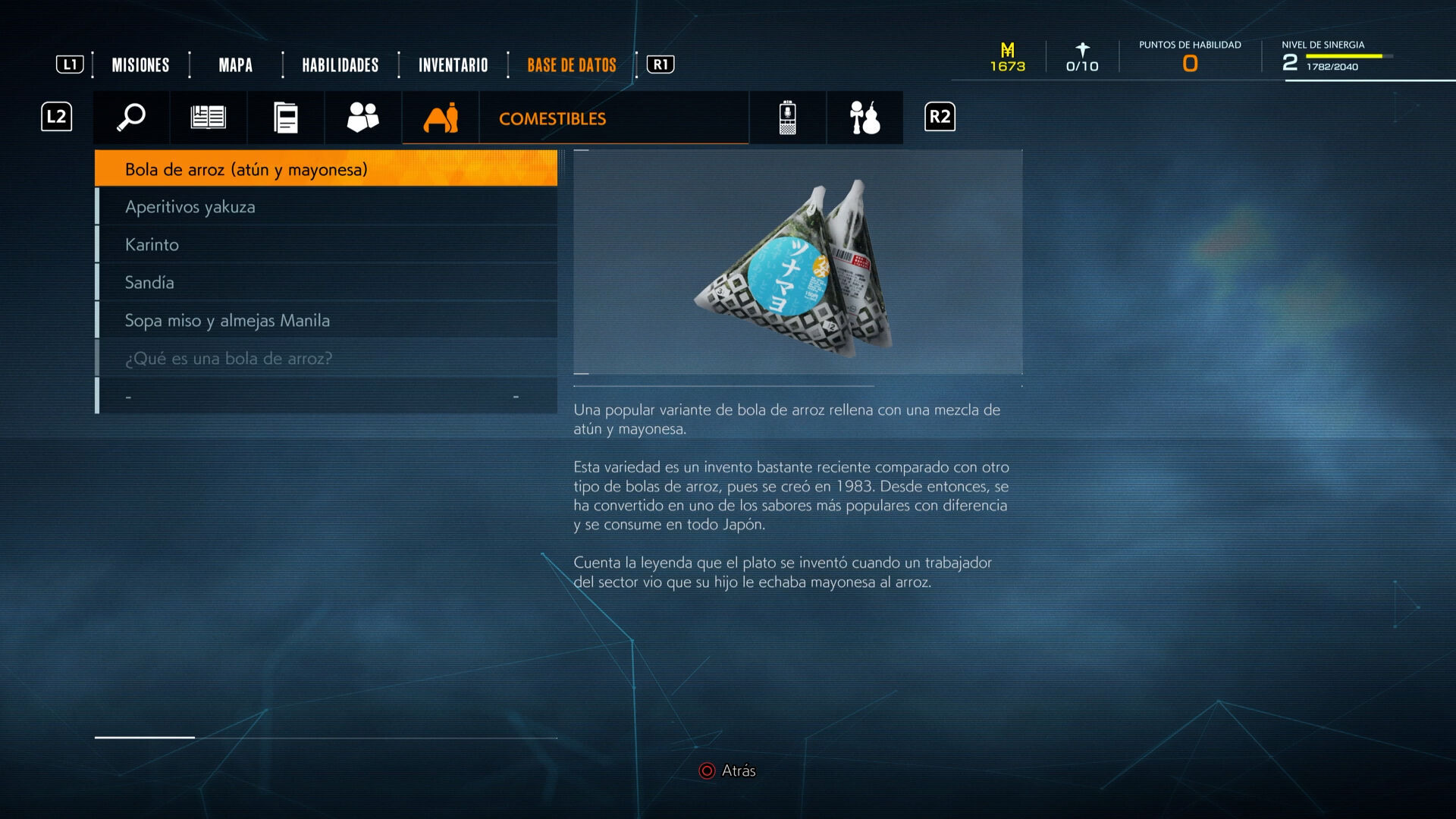View the Sandía entry

coord(326,283)
